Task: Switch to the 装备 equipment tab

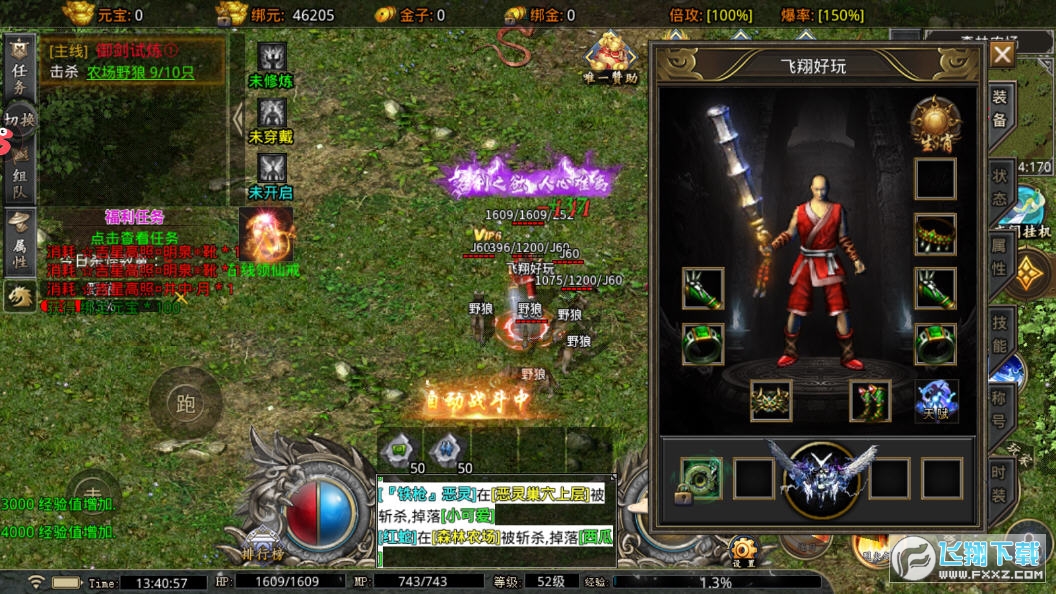Action: pos(999,107)
